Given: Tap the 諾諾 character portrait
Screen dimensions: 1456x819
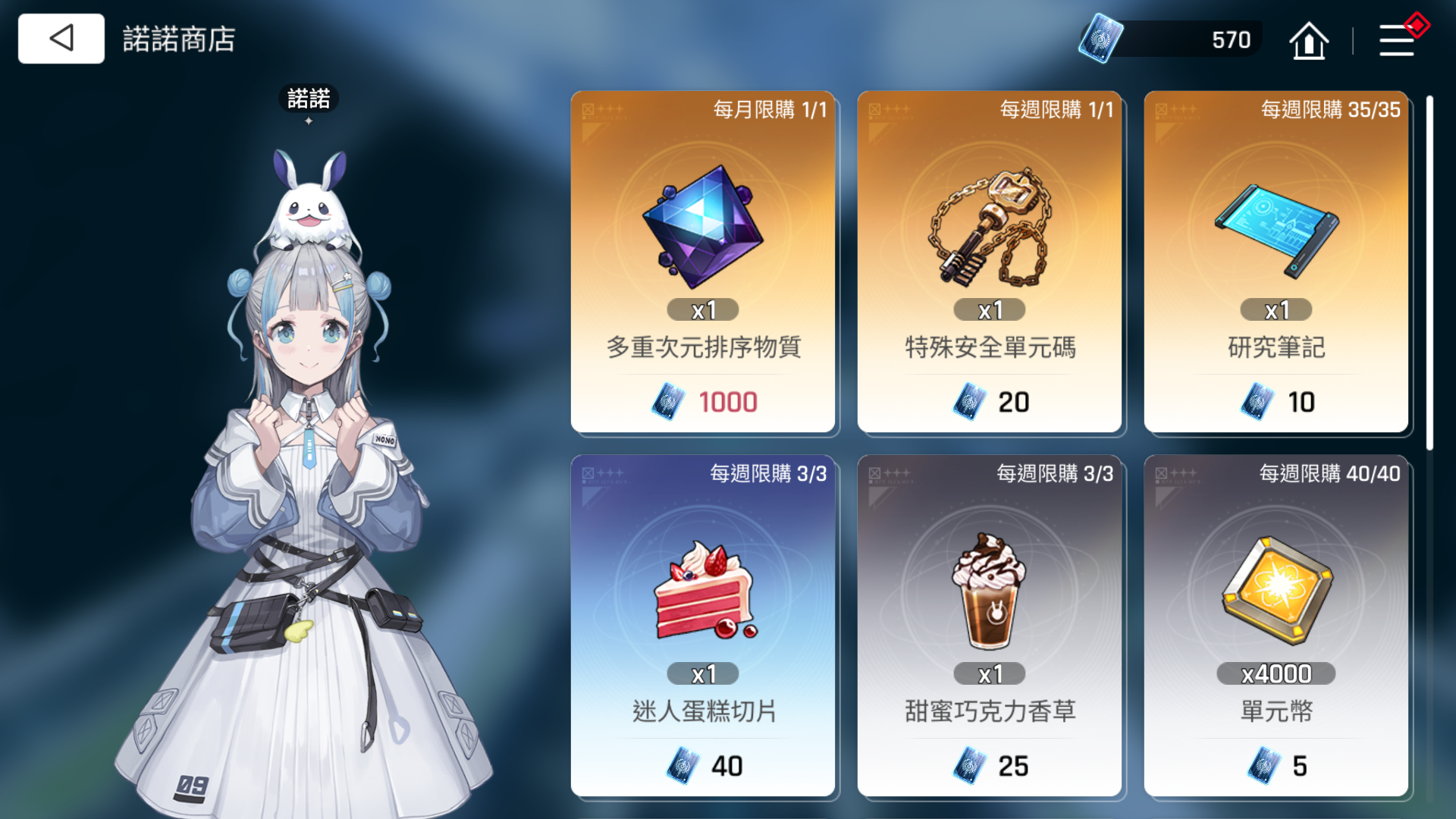Looking at the screenshot, I should [303, 455].
